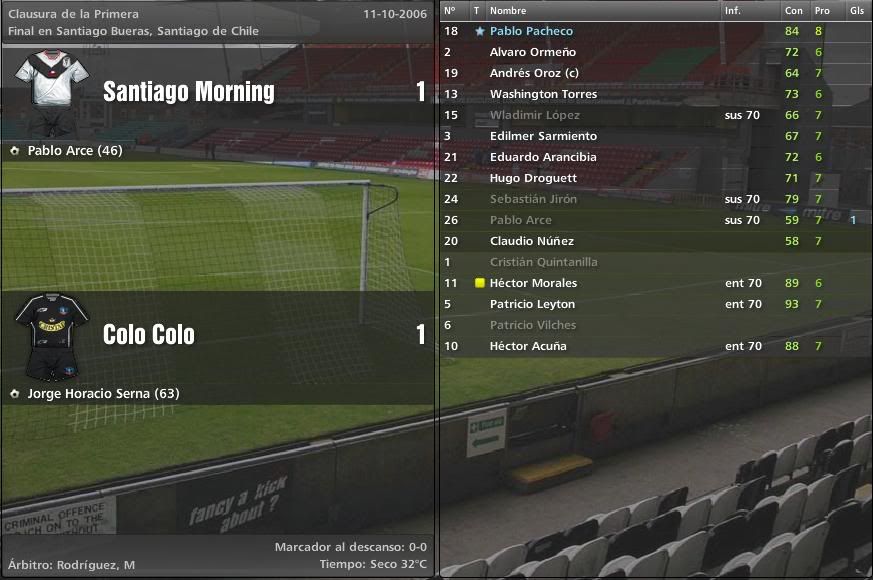Sort the lineup by the Gls column

[x=856, y=10]
